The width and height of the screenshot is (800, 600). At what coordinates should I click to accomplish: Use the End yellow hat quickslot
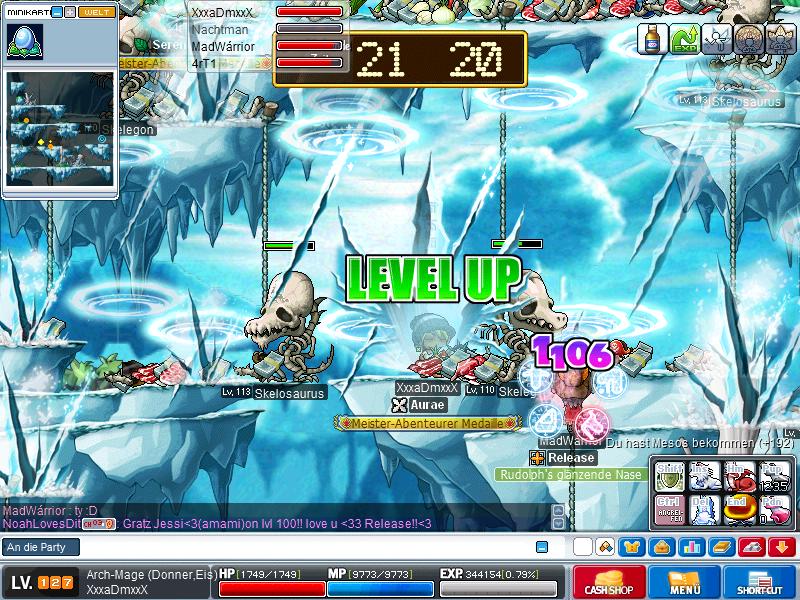click(x=740, y=508)
